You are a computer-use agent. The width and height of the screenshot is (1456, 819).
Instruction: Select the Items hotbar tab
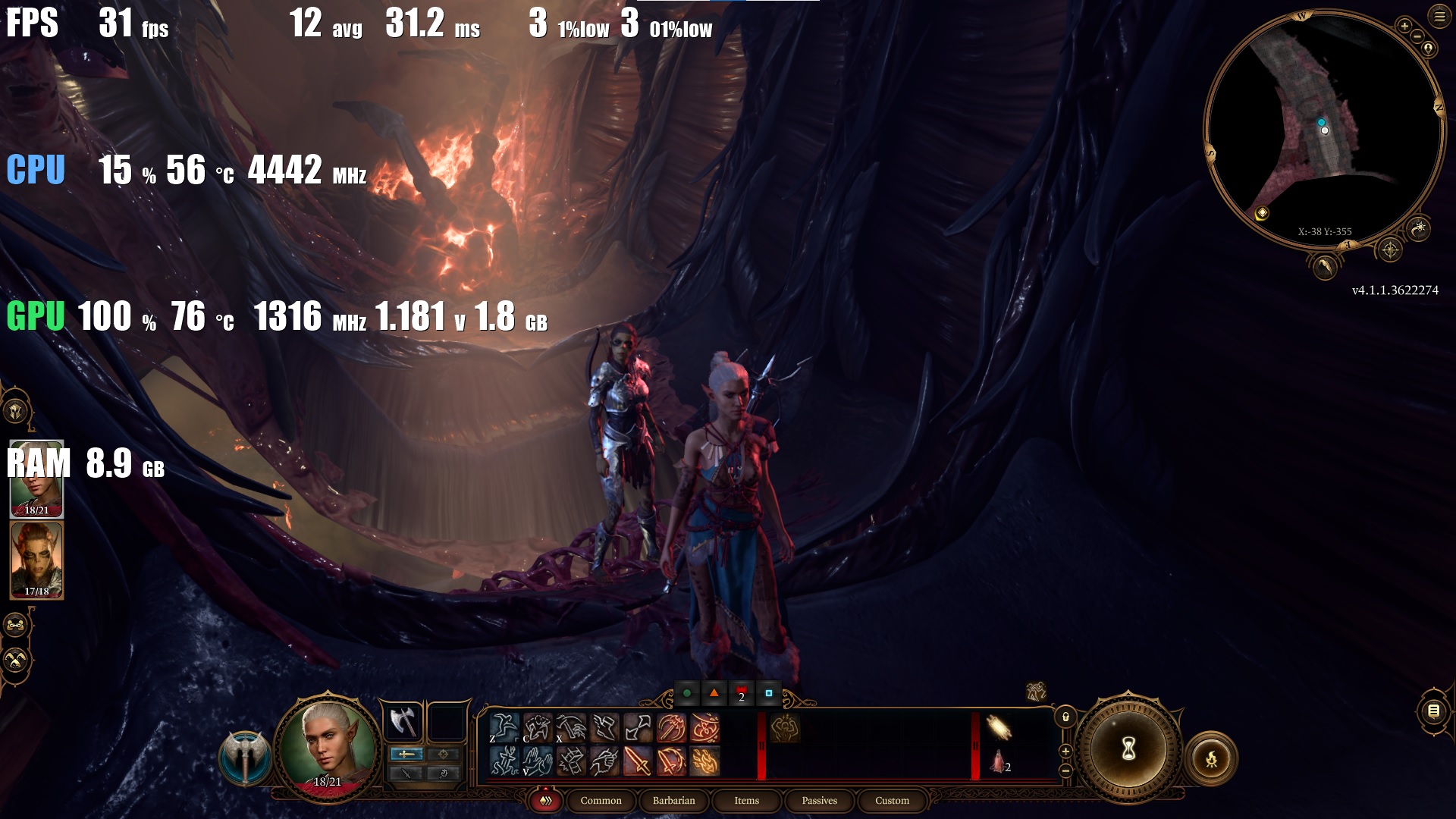point(746,801)
